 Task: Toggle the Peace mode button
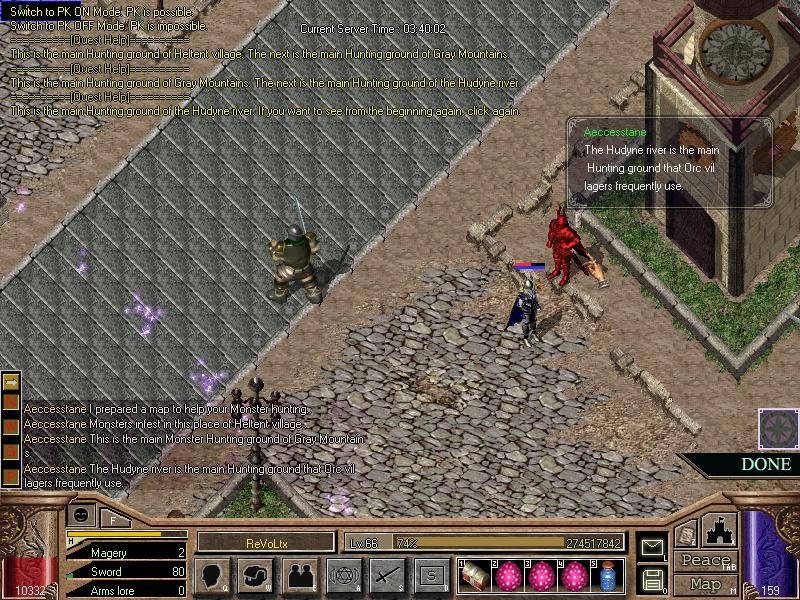[705, 561]
